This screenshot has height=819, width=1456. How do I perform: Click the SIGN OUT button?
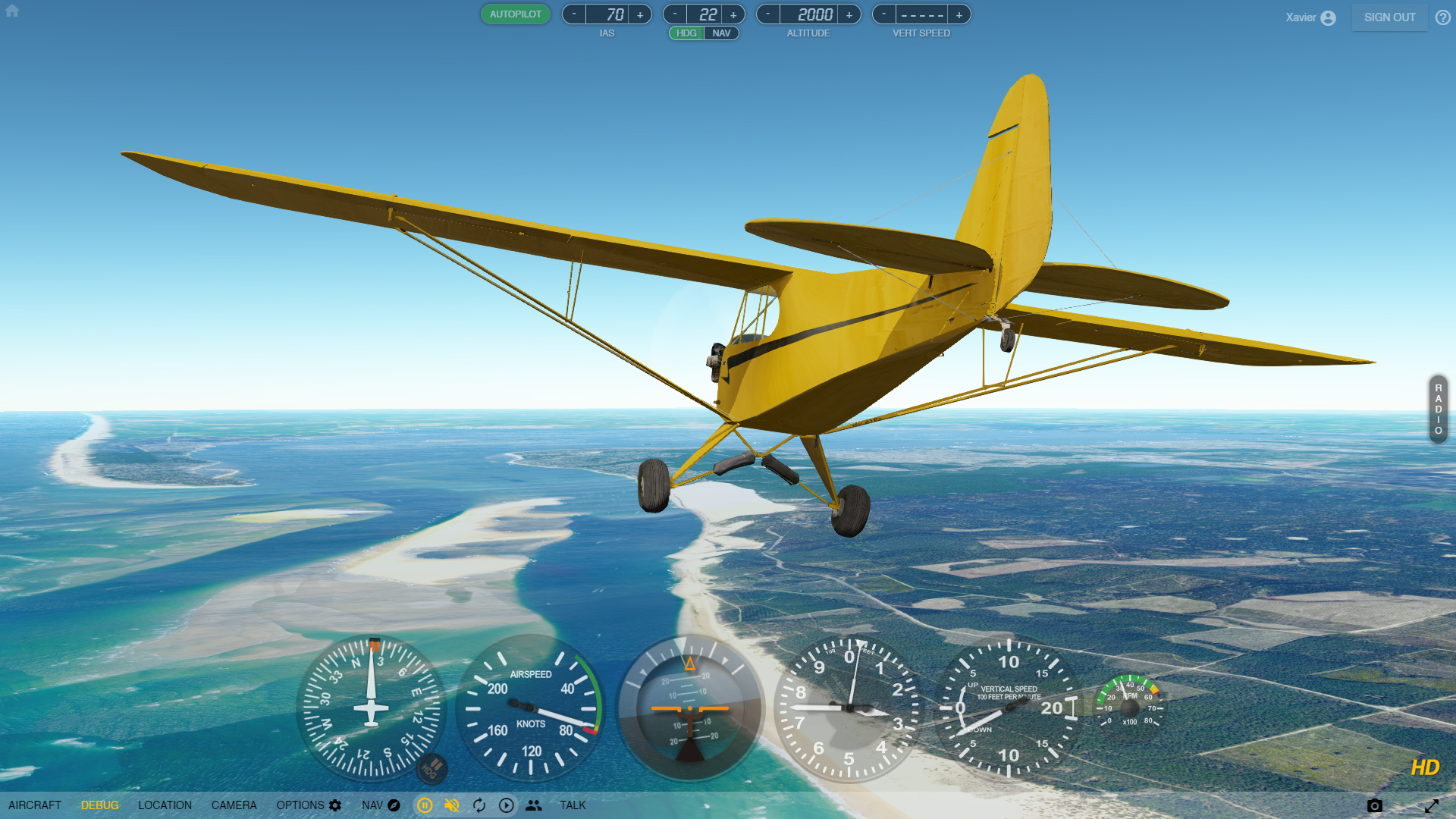pos(1389,17)
